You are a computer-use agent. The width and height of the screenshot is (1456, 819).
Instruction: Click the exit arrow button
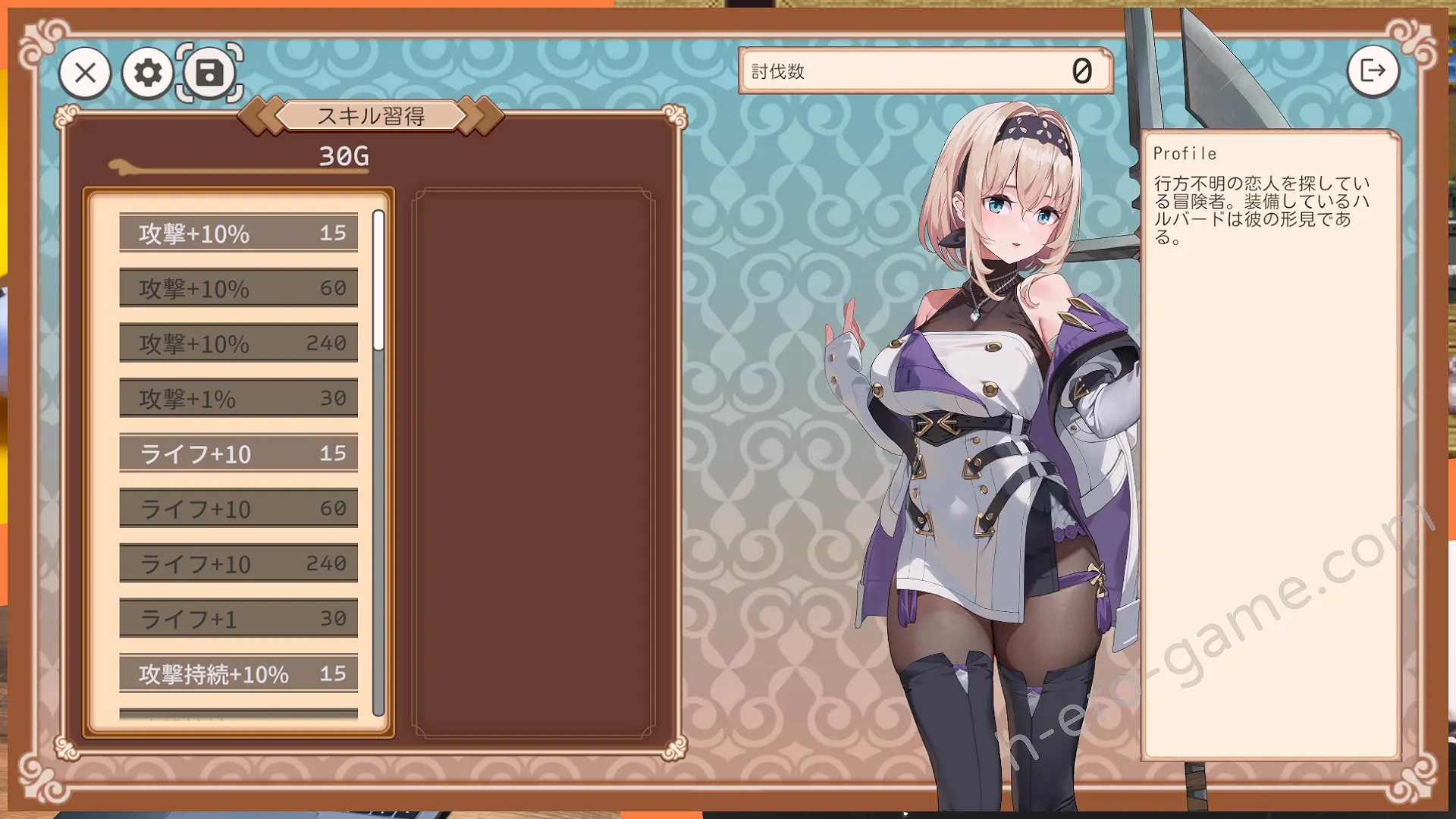tap(1373, 71)
